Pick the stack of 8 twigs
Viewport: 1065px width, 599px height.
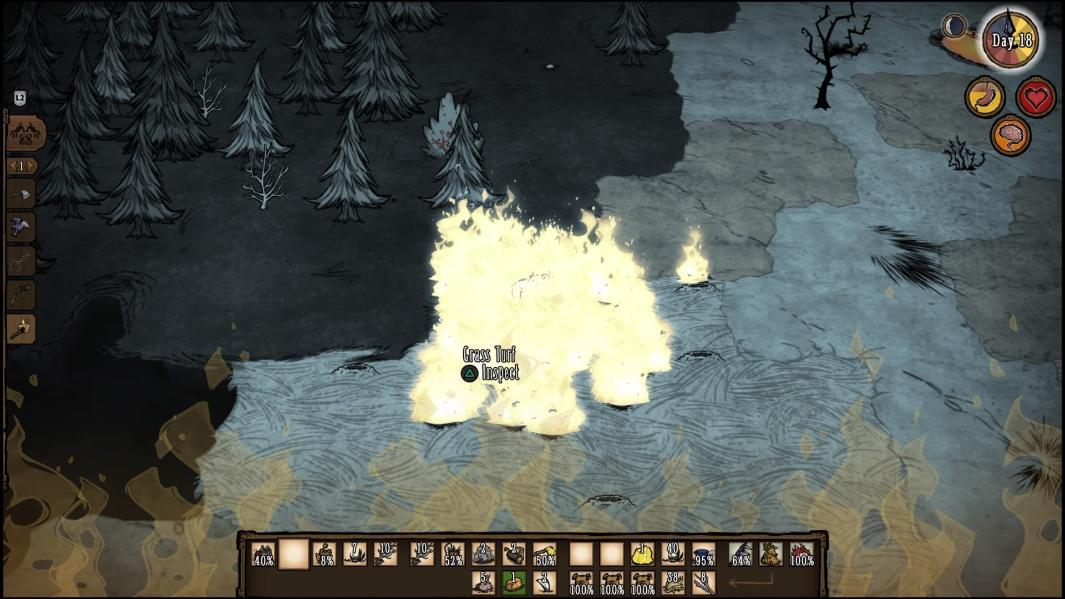coord(703,582)
